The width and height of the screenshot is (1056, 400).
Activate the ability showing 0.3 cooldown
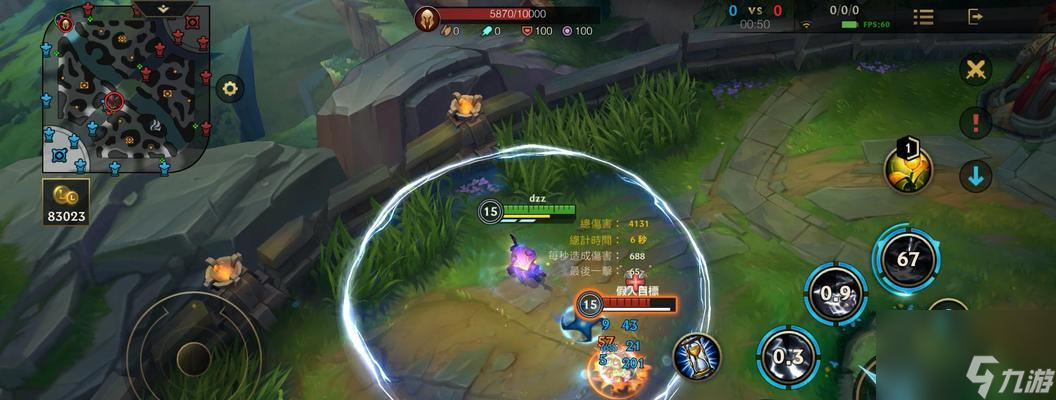click(x=788, y=355)
